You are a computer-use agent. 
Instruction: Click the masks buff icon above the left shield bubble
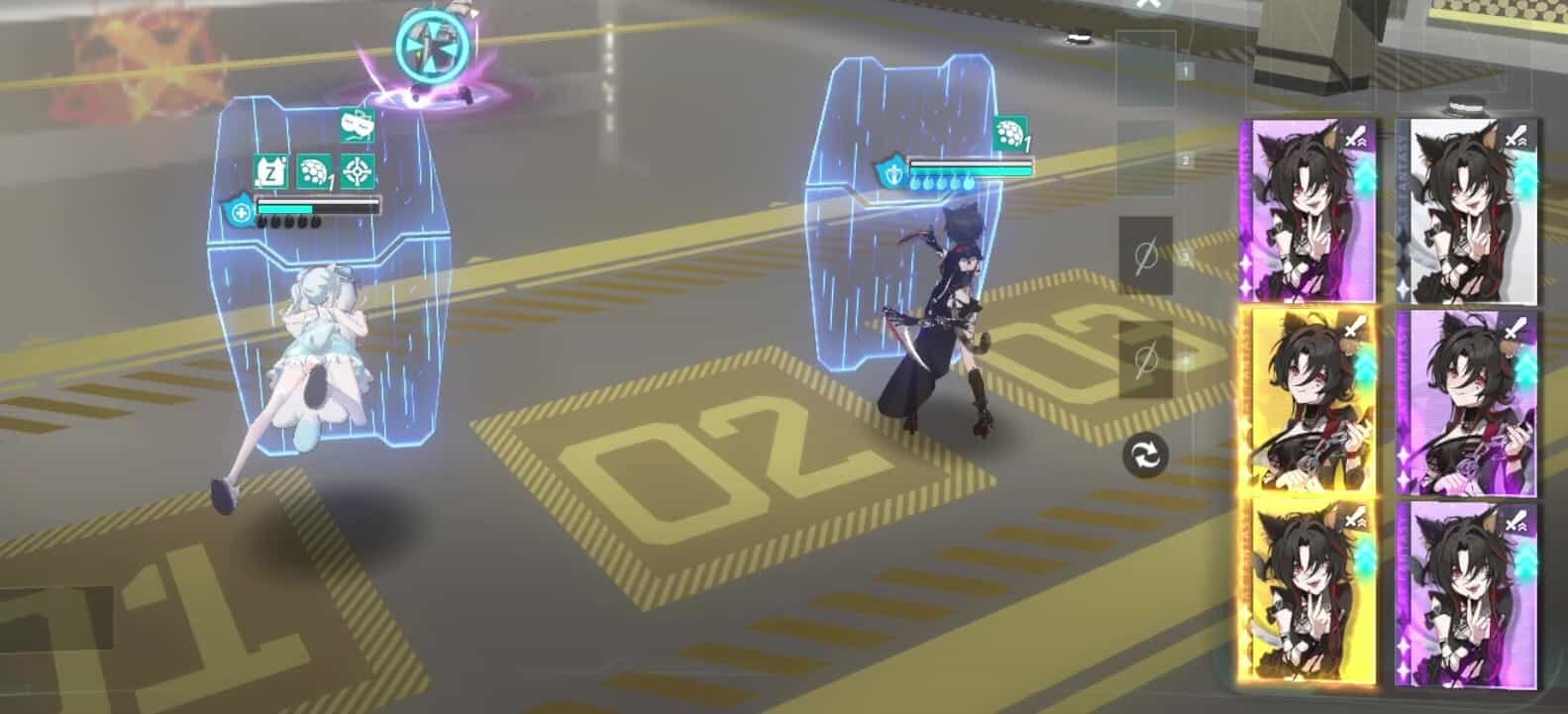(x=358, y=126)
